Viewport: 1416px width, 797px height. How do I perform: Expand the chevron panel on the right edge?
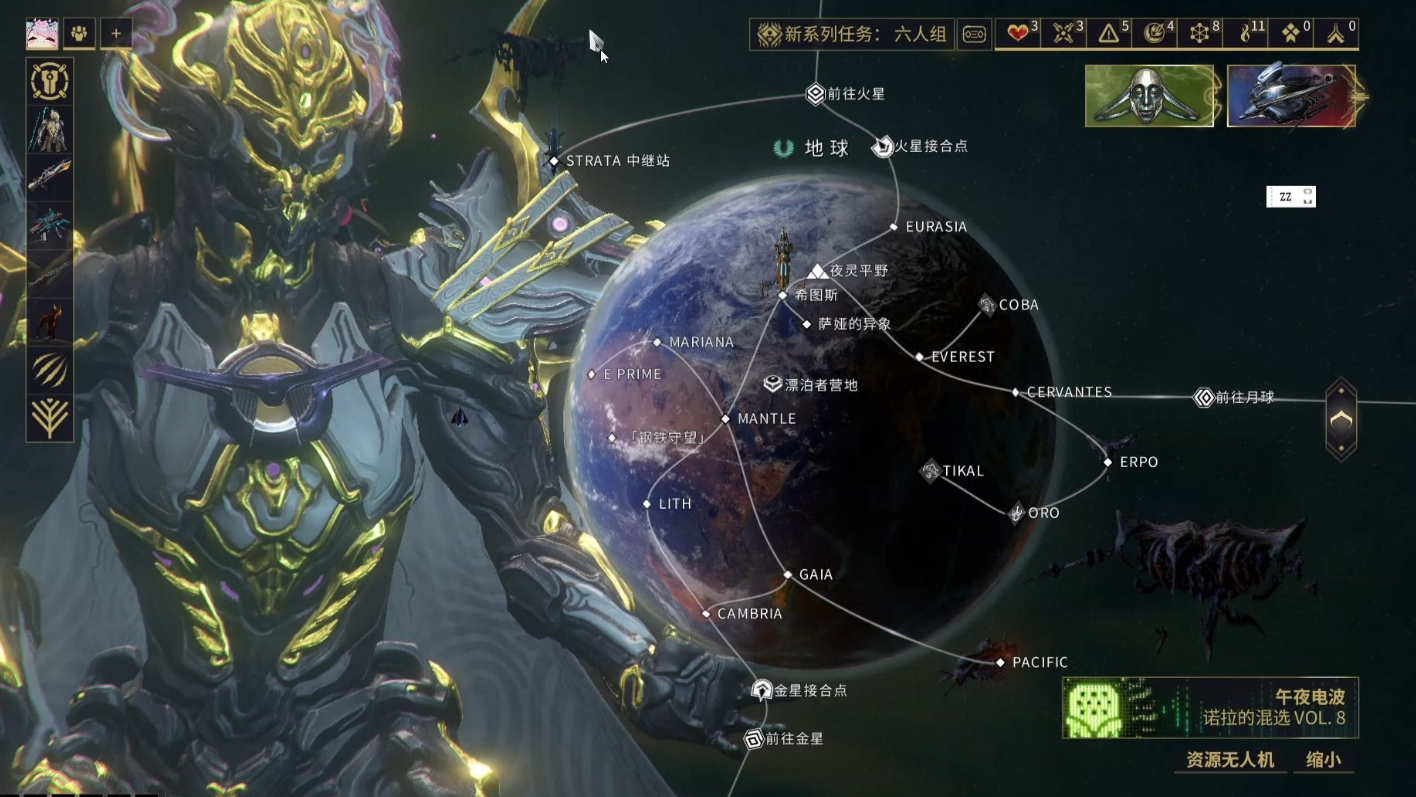tap(1340, 420)
